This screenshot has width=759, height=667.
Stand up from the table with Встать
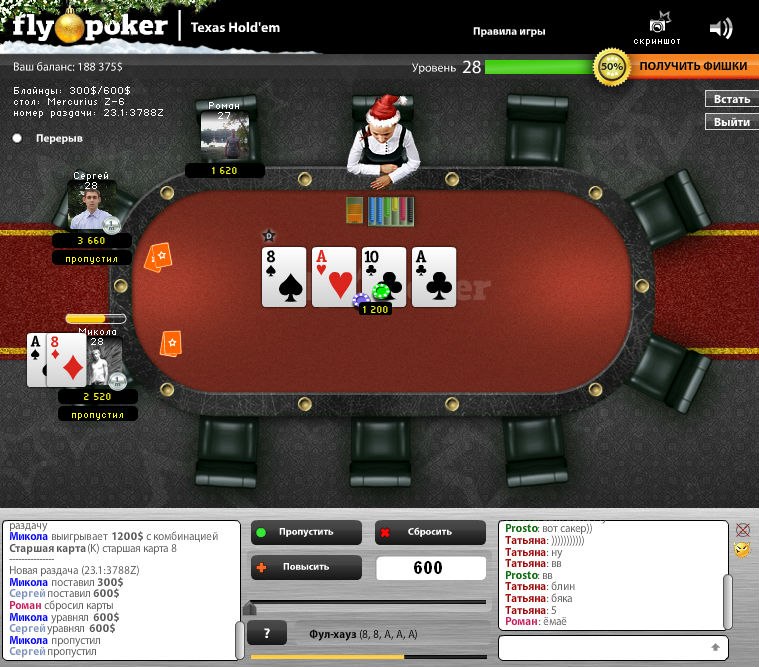point(731,99)
